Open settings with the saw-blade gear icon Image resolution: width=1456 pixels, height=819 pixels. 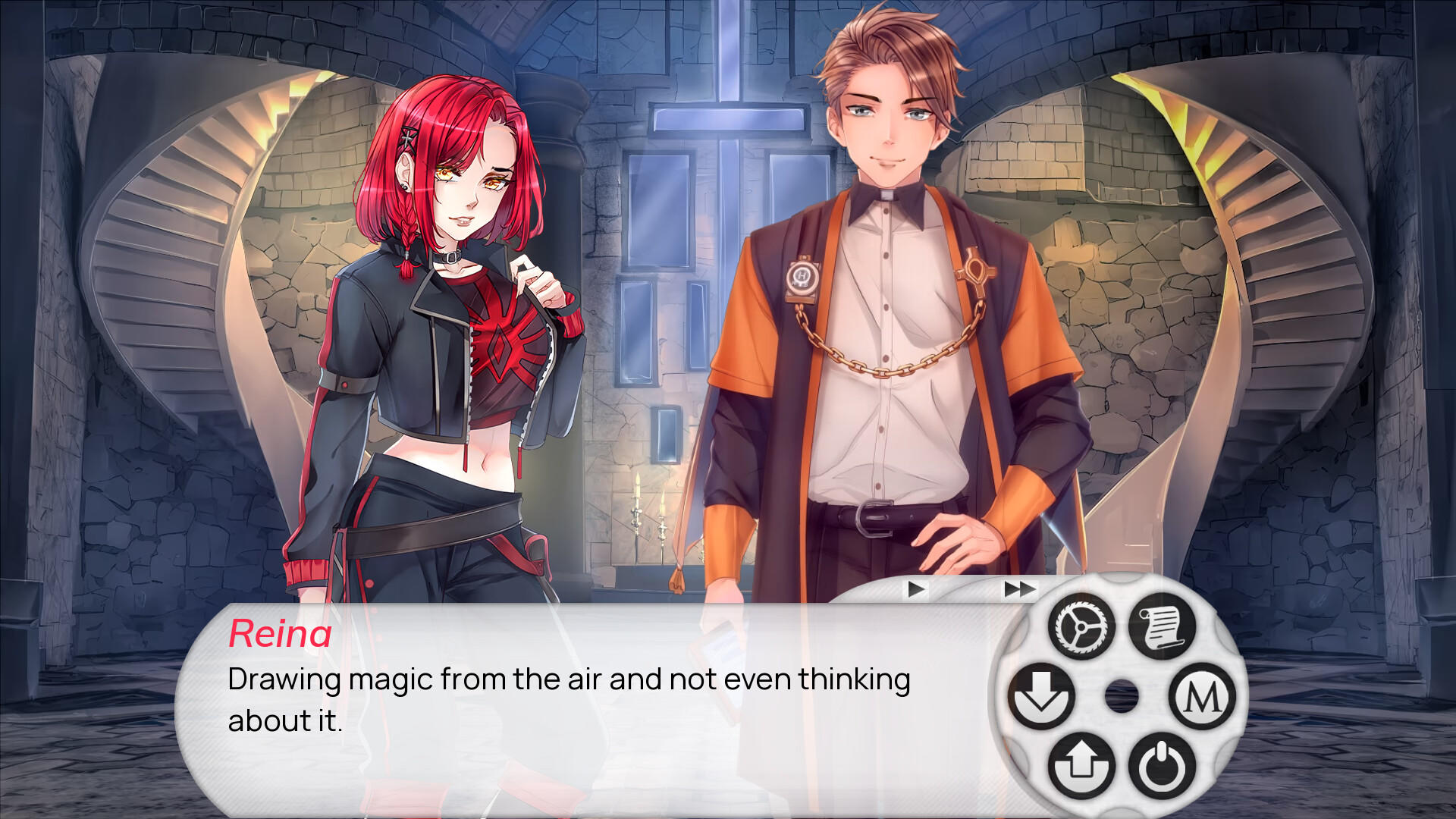[x=1082, y=626]
